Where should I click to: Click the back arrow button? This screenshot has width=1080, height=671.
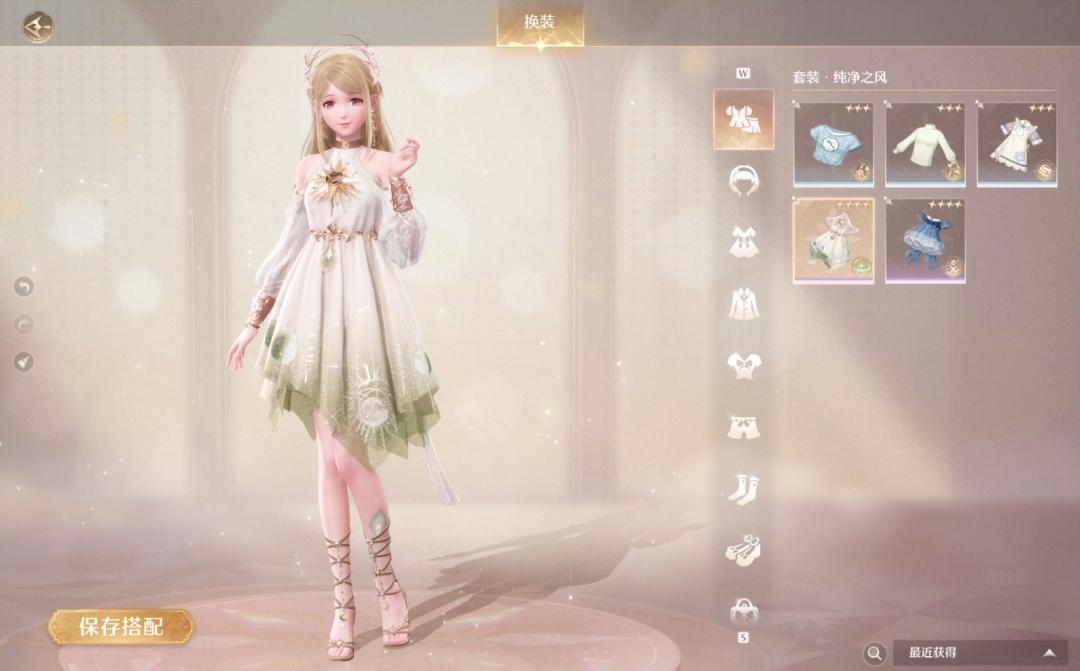pos(38,26)
